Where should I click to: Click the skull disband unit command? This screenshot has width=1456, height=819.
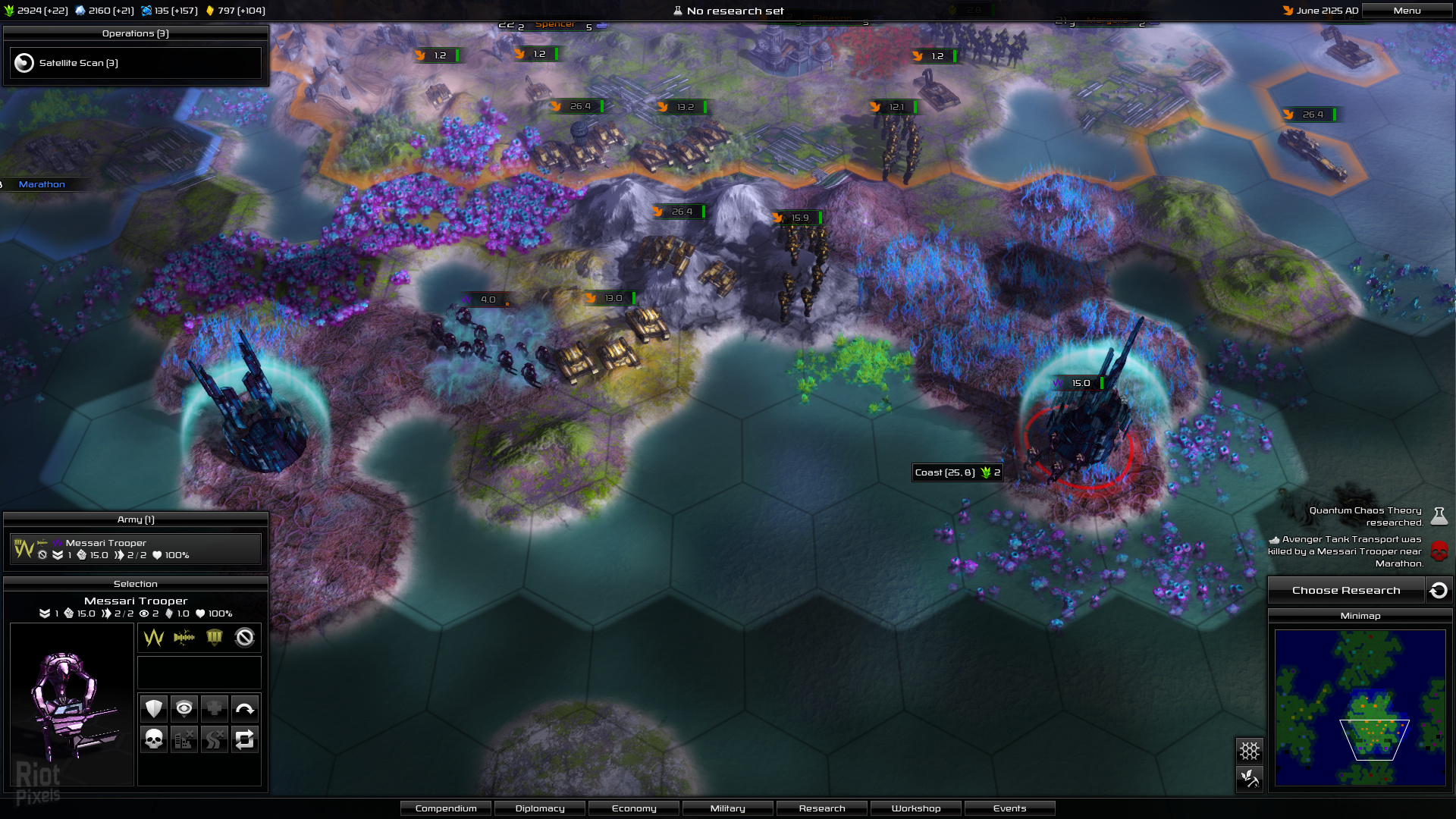154,739
